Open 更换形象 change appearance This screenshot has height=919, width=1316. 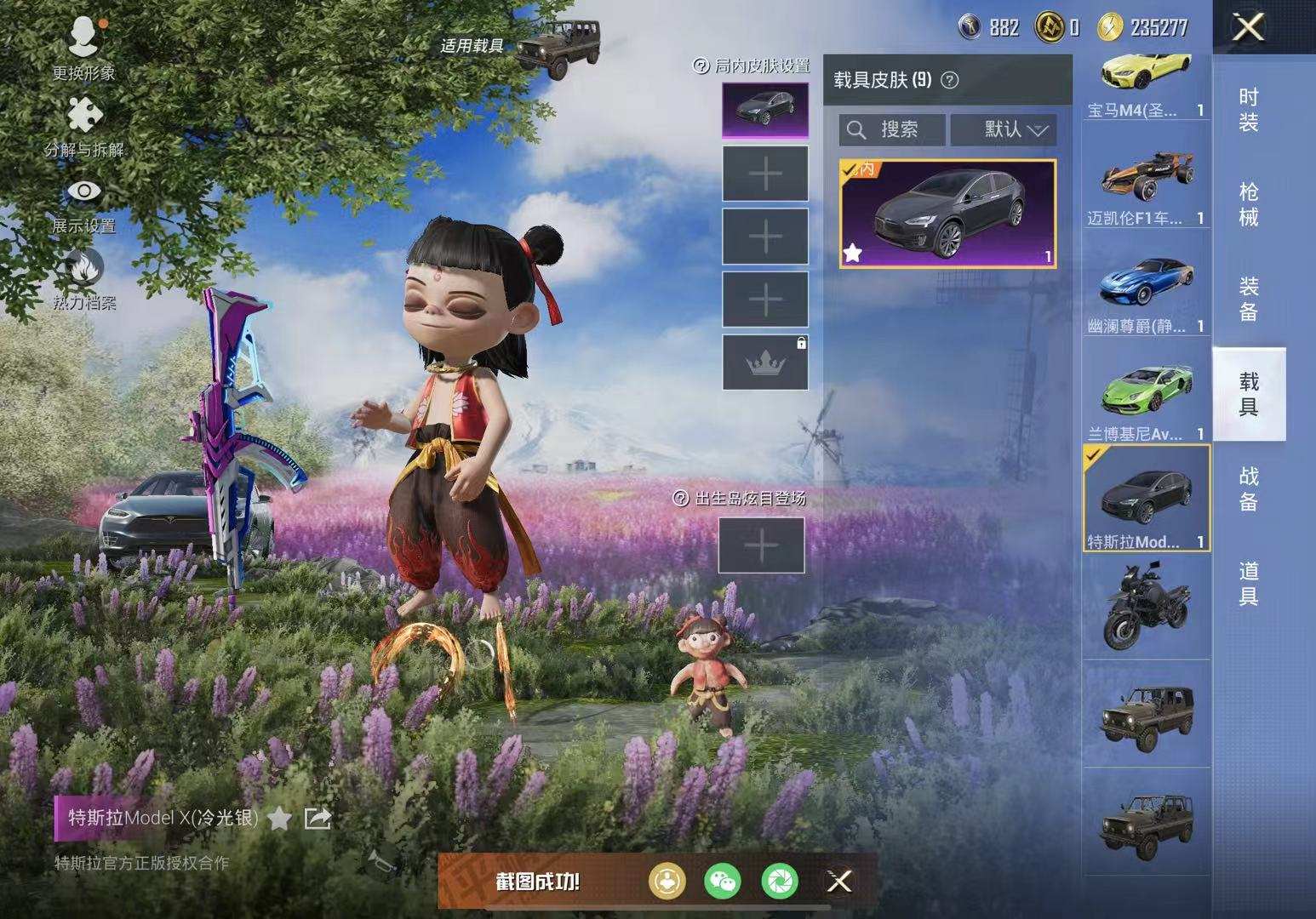pos(83,48)
